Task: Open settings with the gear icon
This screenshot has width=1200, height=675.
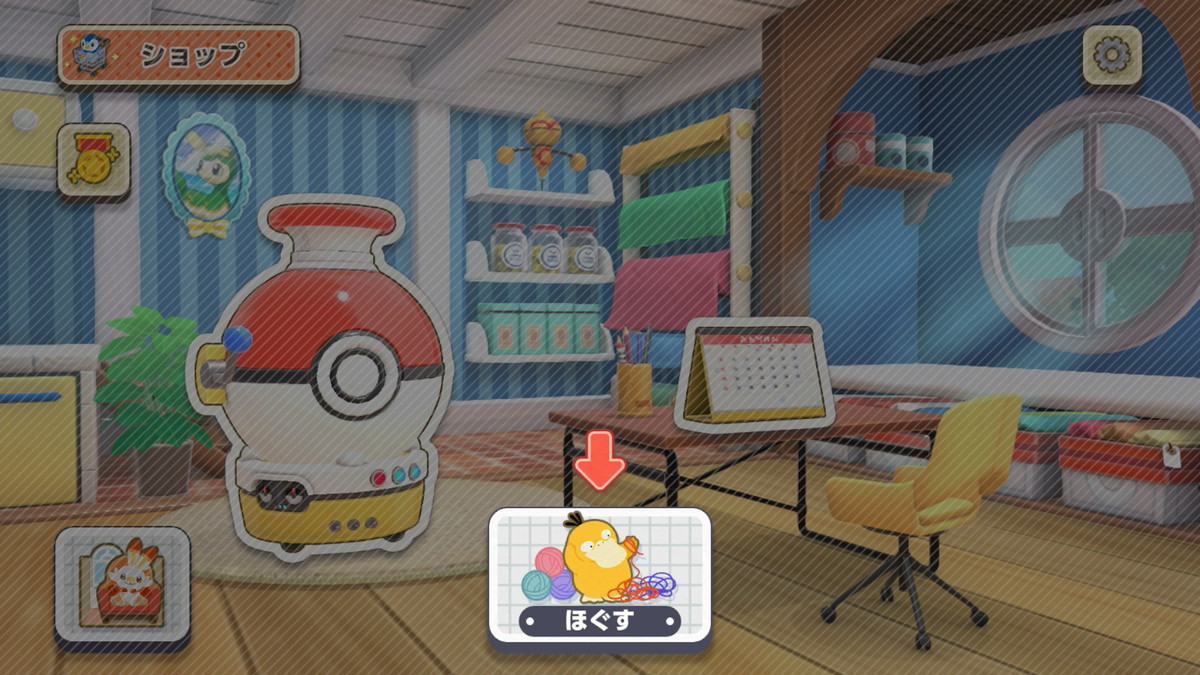Action: click(1111, 55)
